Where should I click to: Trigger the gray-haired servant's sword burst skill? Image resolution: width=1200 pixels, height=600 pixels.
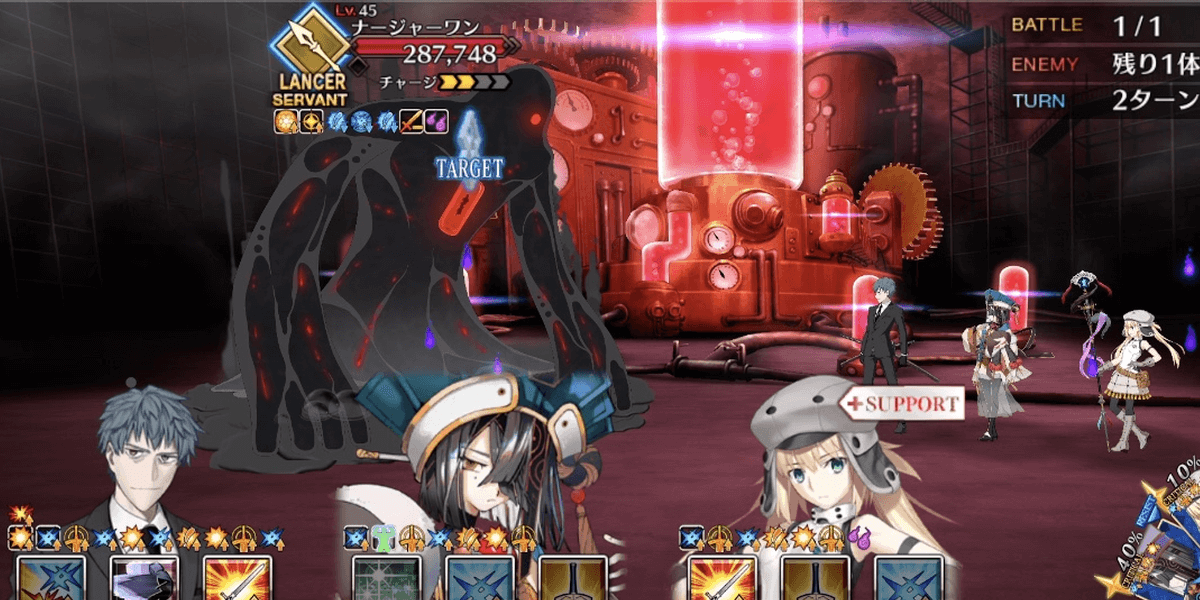pyautogui.click(x=237, y=579)
